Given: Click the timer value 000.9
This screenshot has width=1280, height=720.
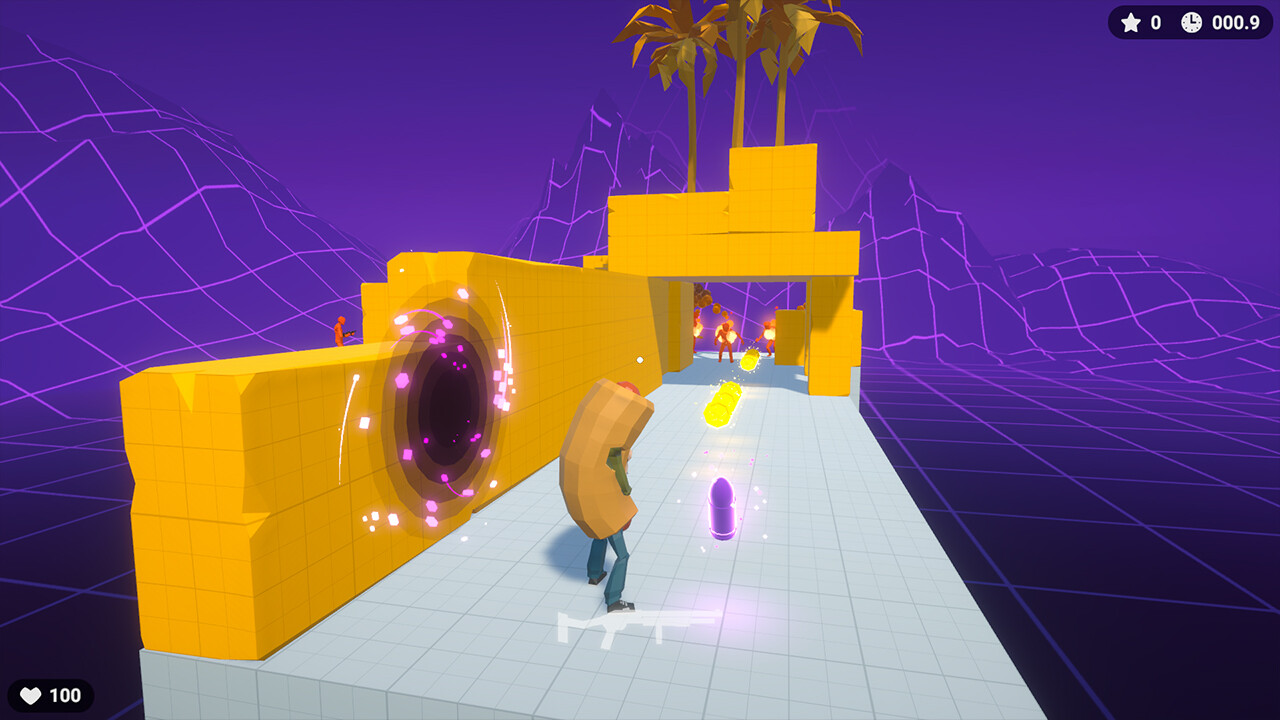Looking at the screenshot, I should [1234, 23].
